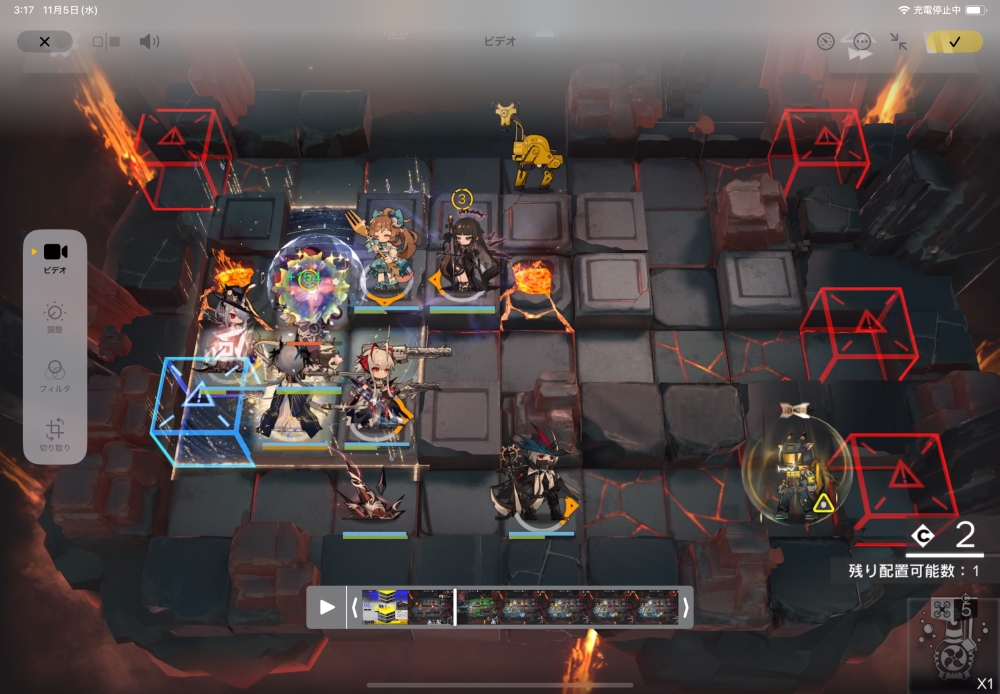
Task: Confirm edits with the yellow checkmark button
Action: tap(954, 42)
